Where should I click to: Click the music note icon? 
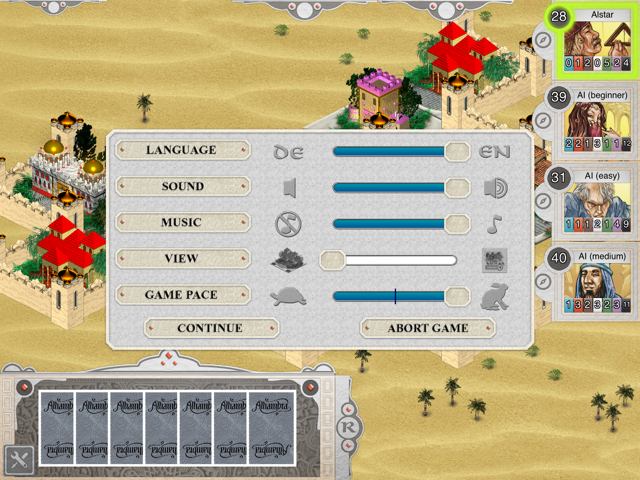(x=495, y=223)
